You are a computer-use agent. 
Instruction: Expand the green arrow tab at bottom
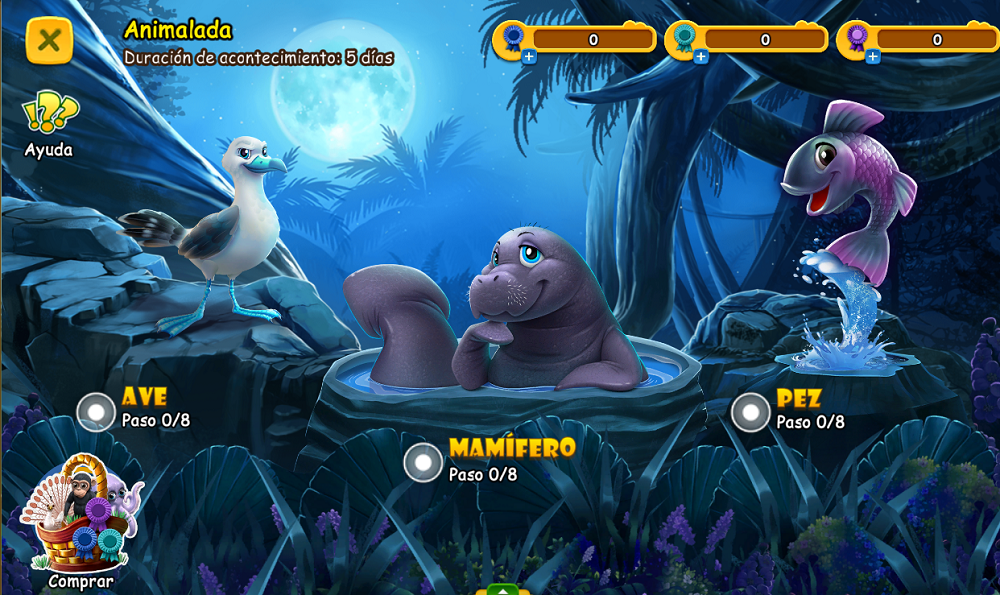[503, 589]
